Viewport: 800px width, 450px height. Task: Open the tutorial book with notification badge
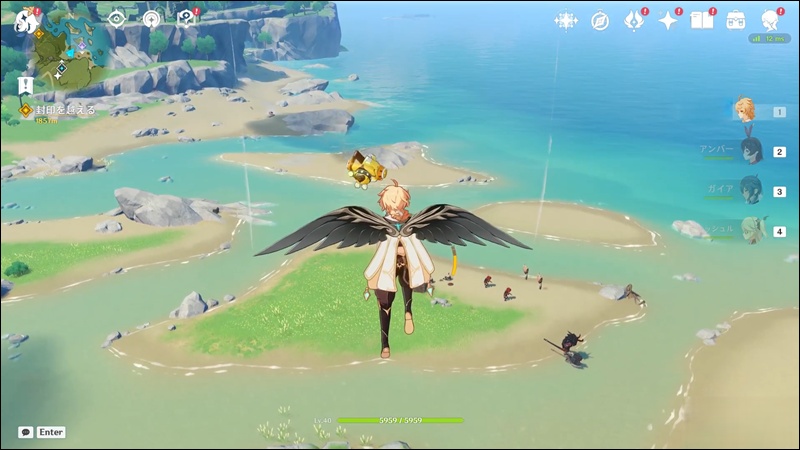[x=185, y=18]
